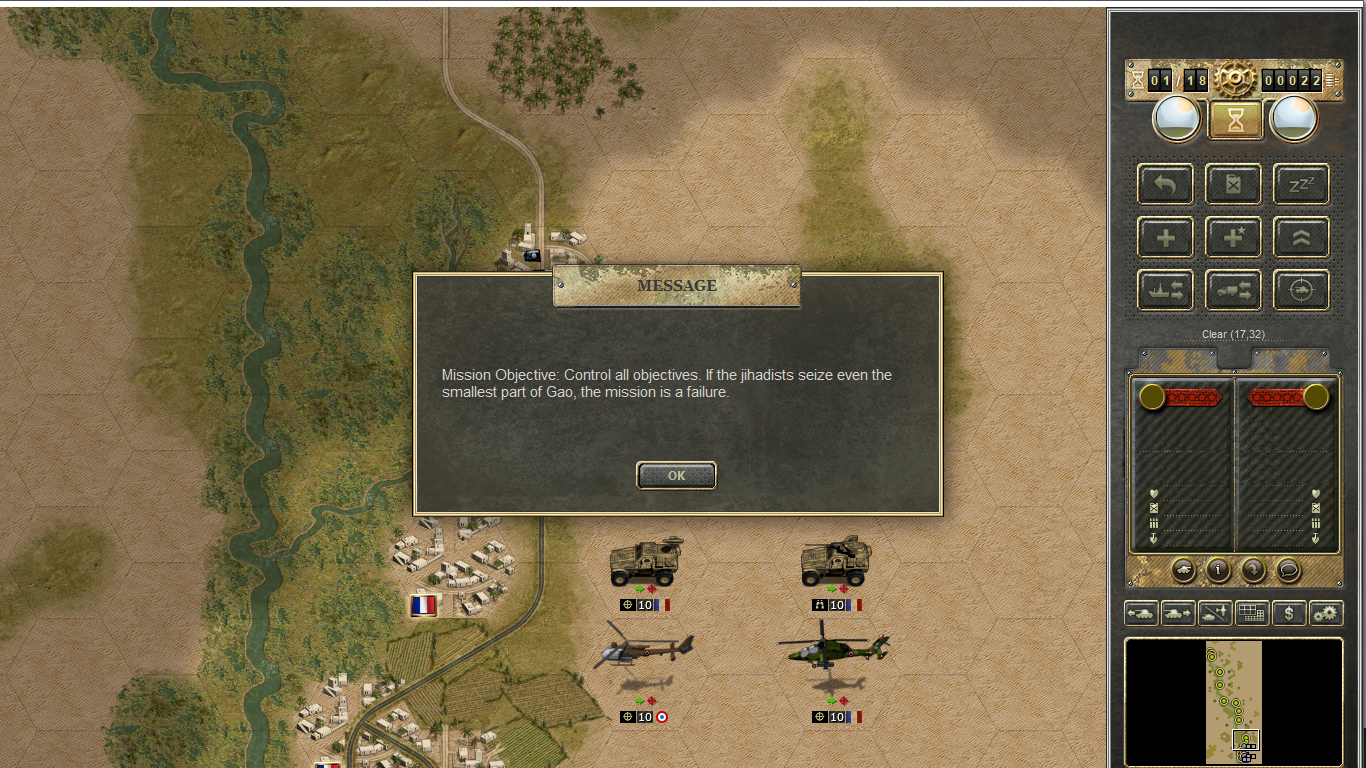Toggle truck transport mount button
The height and width of the screenshot is (768, 1366).
(x=1233, y=291)
